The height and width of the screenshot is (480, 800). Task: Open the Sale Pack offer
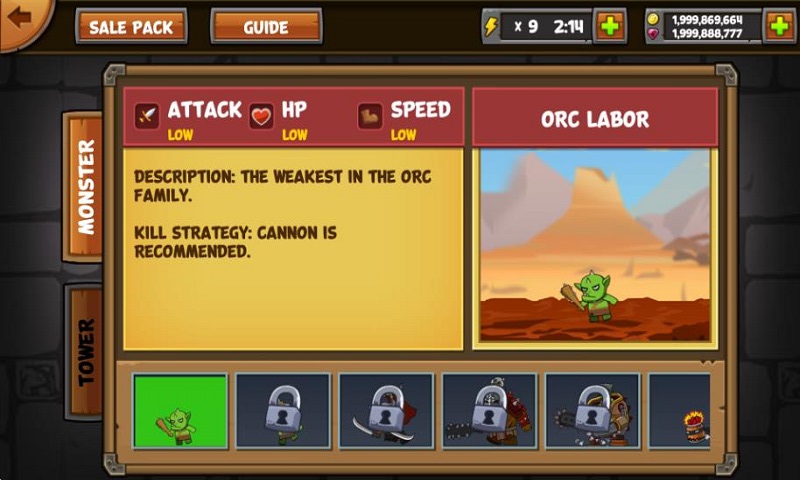click(131, 27)
